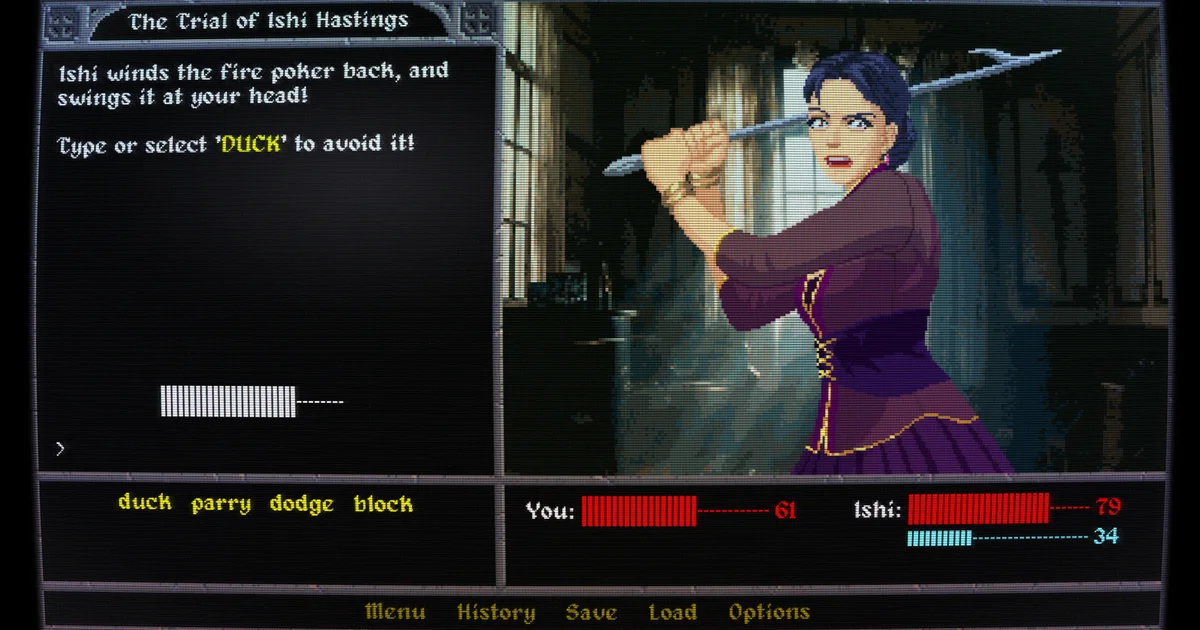Open the Menu option

pos(395,612)
